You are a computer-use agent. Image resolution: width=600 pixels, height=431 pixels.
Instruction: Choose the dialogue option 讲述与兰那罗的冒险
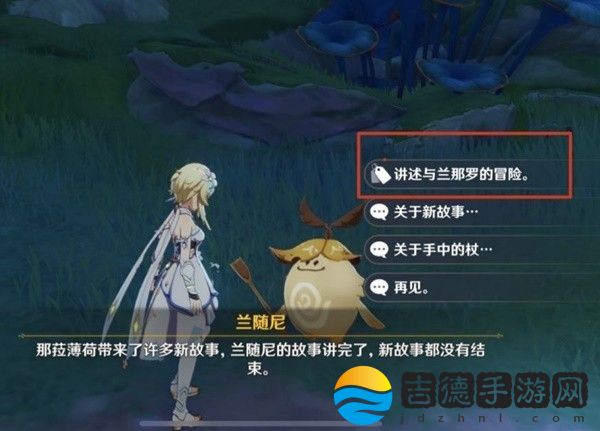point(460,173)
